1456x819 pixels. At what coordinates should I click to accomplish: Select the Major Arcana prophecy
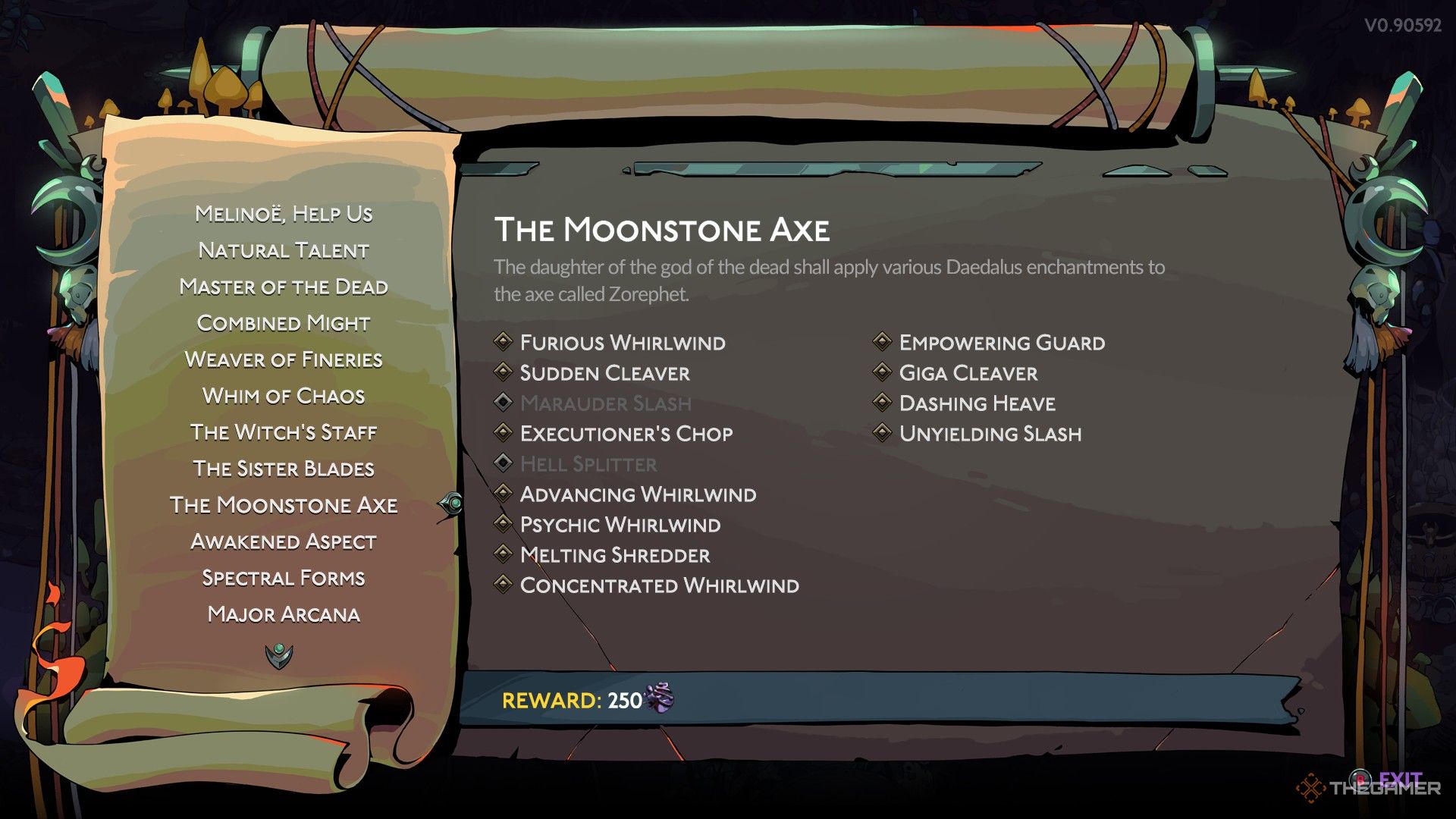coord(284,614)
